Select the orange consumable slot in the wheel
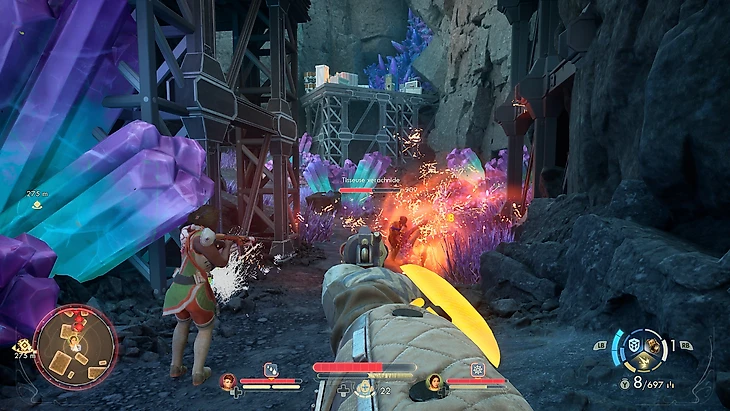Viewport: 730px width, 411px height. click(x=652, y=345)
